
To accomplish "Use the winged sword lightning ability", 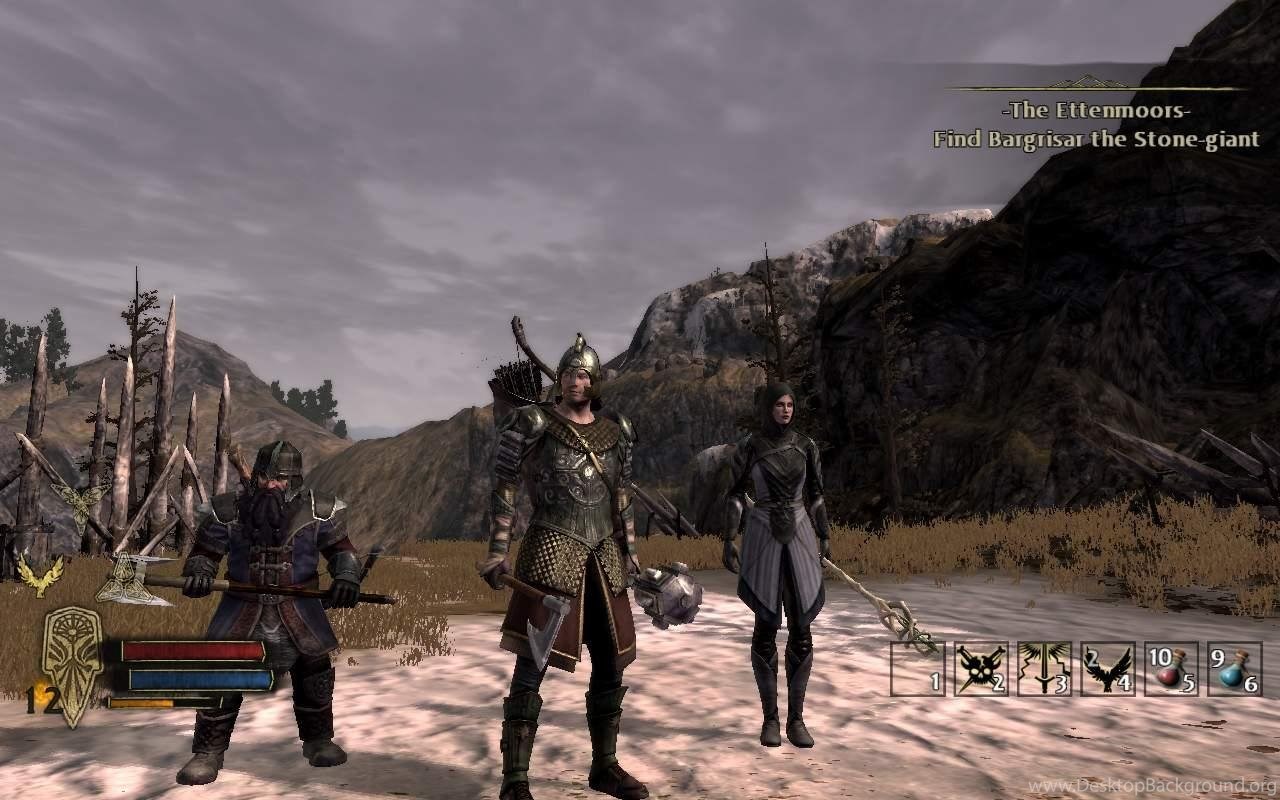I will 1044,668.
